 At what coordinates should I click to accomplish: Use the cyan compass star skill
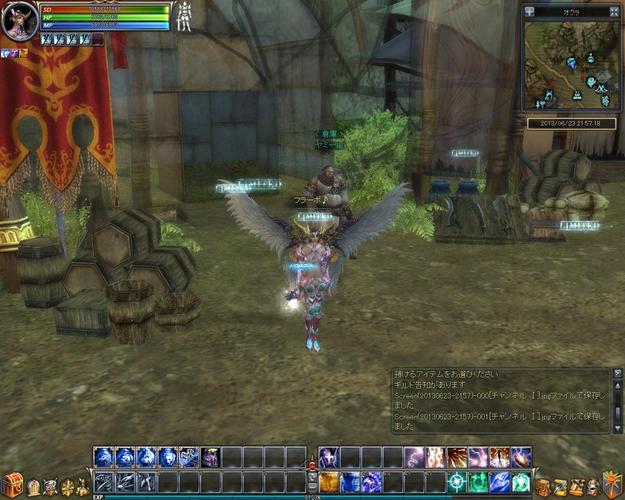coord(457,482)
